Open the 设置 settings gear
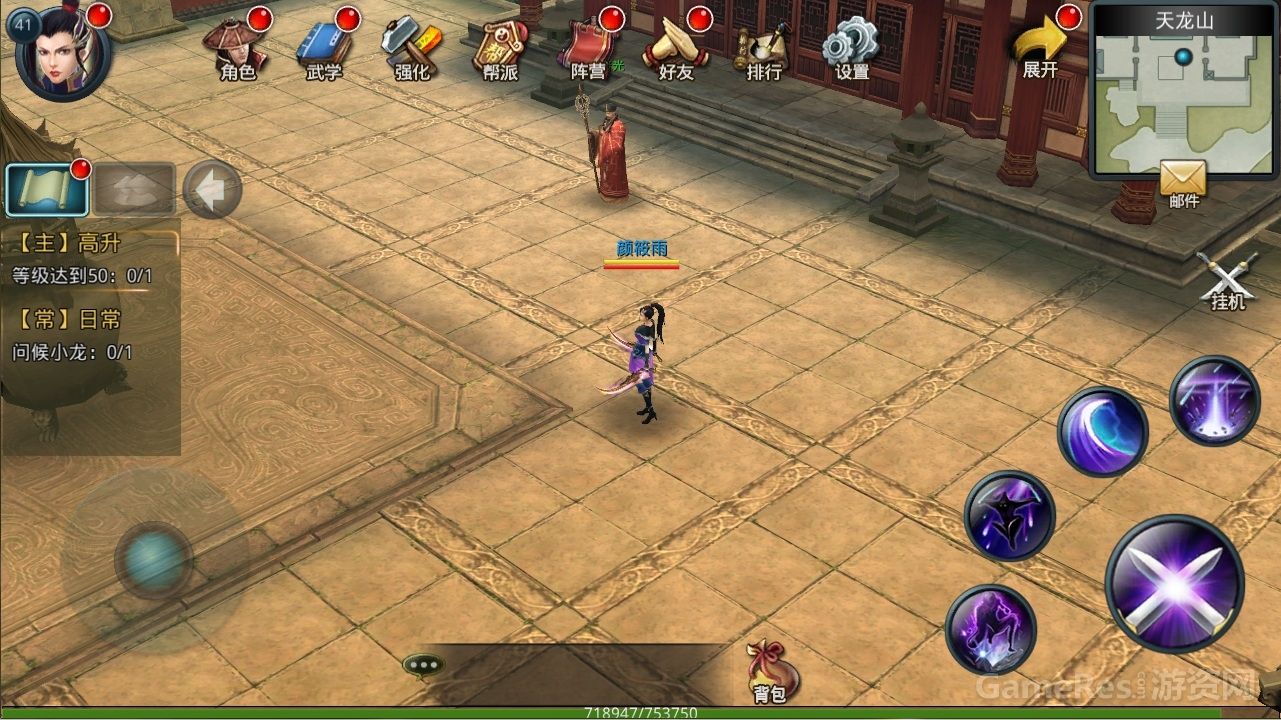 click(851, 48)
